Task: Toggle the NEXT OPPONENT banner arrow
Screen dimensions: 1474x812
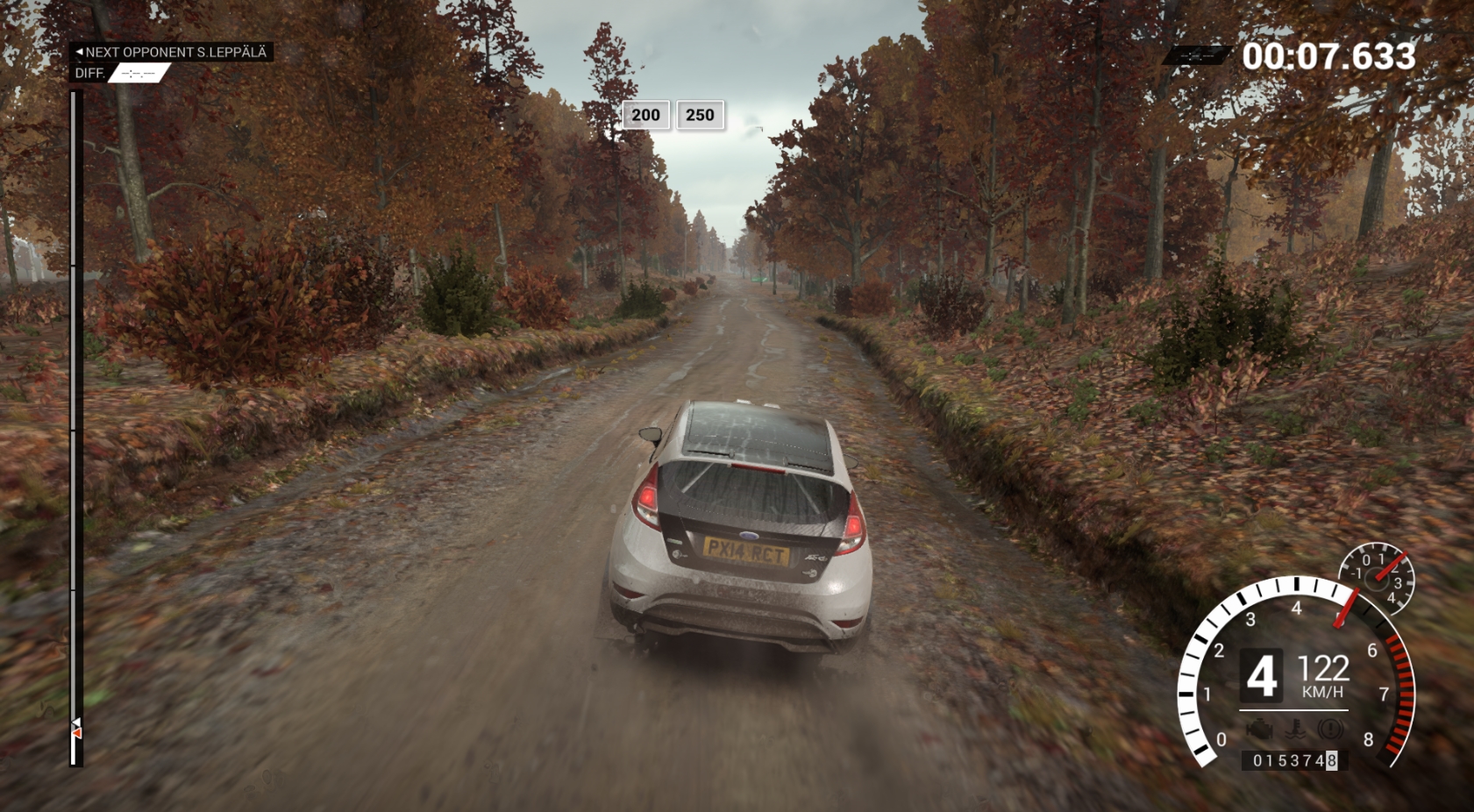Action: click(x=80, y=53)
